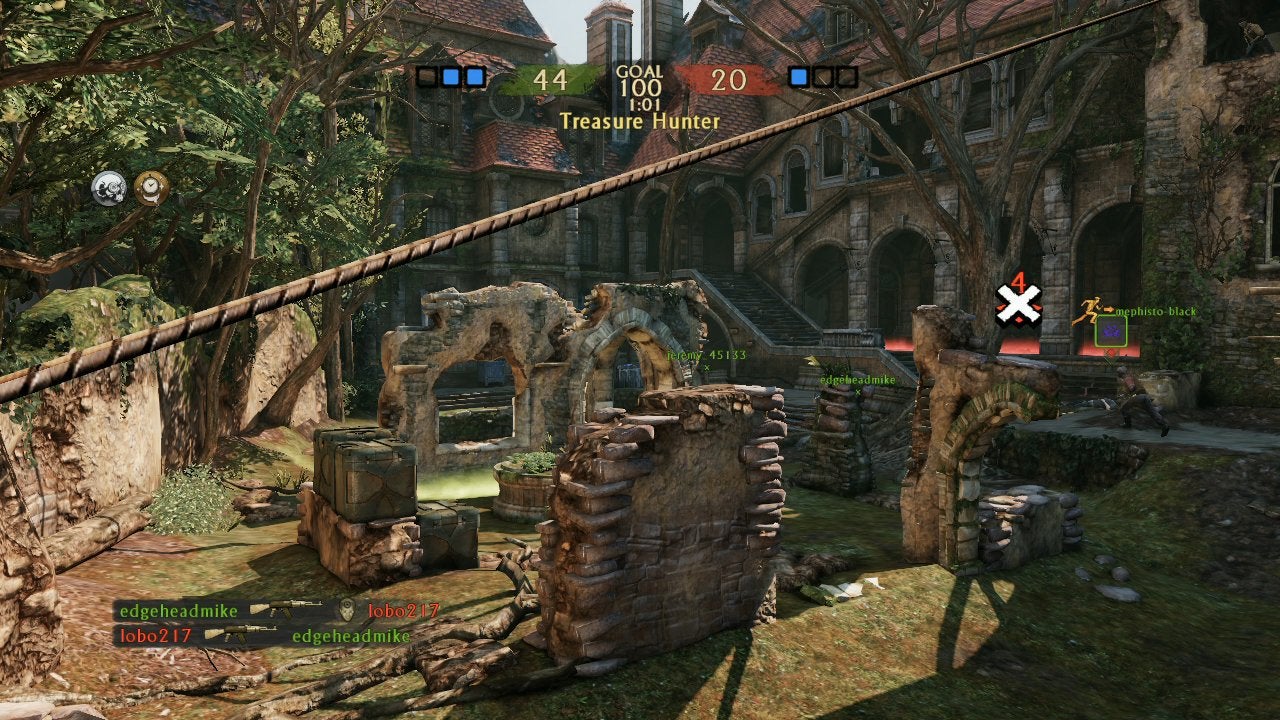Image resolution: width=1280 pixels, height=720 pixels.
Task: Click the green-framed purple treasure icon
Action: (1110, 332)
